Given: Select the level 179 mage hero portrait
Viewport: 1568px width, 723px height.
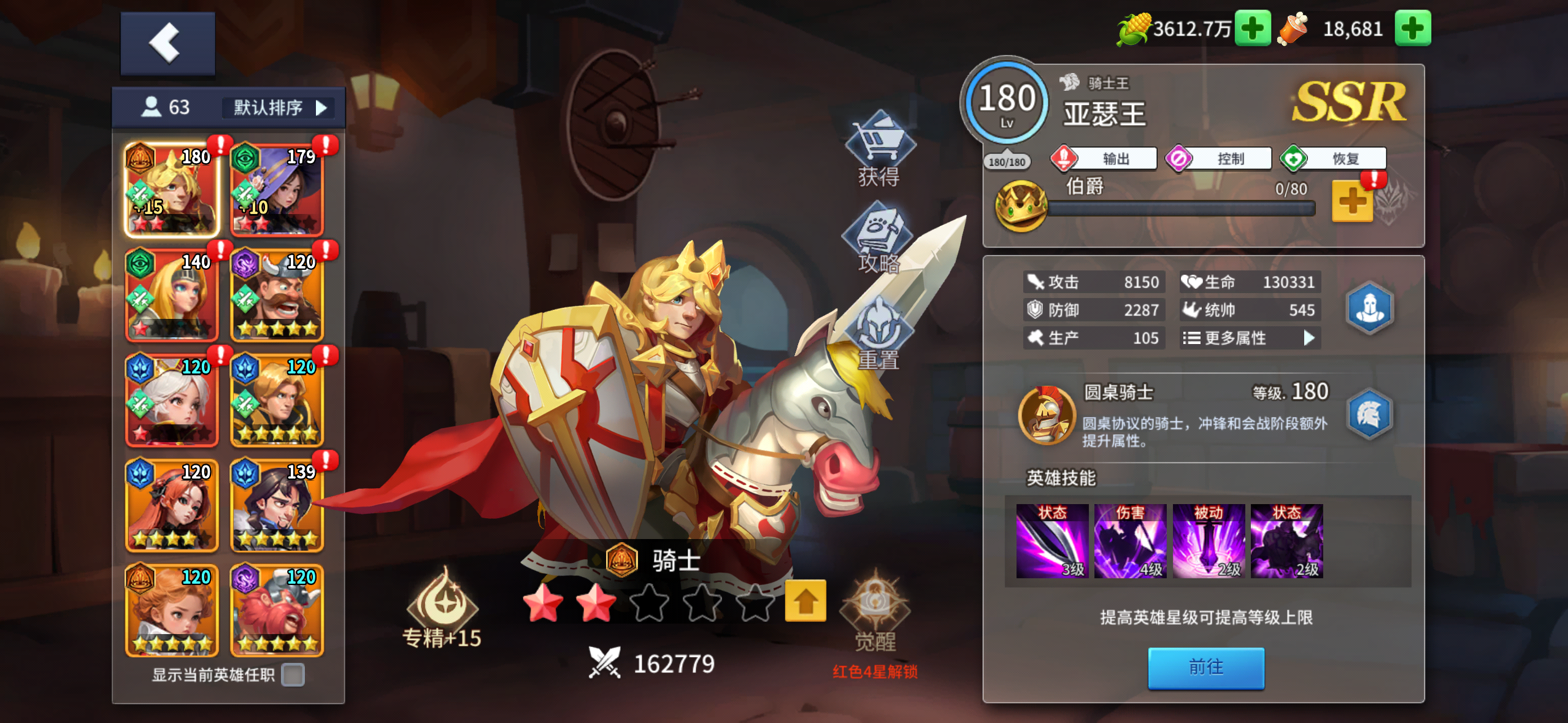Looking at the screenshot, I should point(277,190).
